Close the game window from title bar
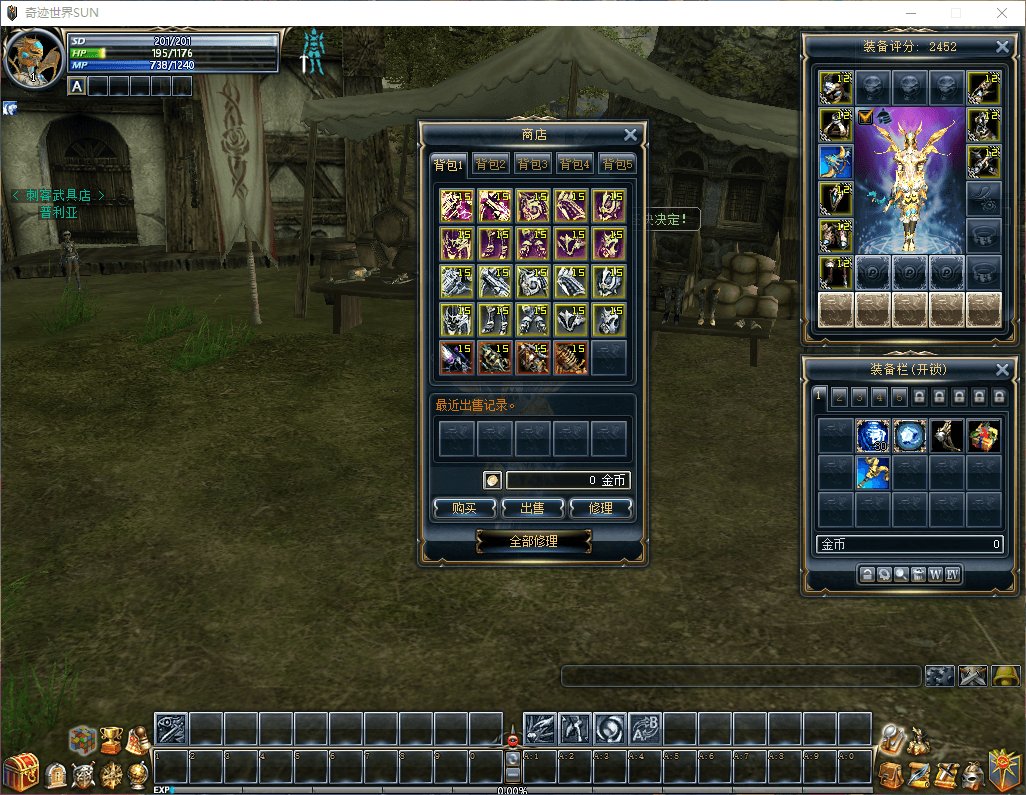The width and height of the screenshot is (1026, 795). (x=1001, y=13)
